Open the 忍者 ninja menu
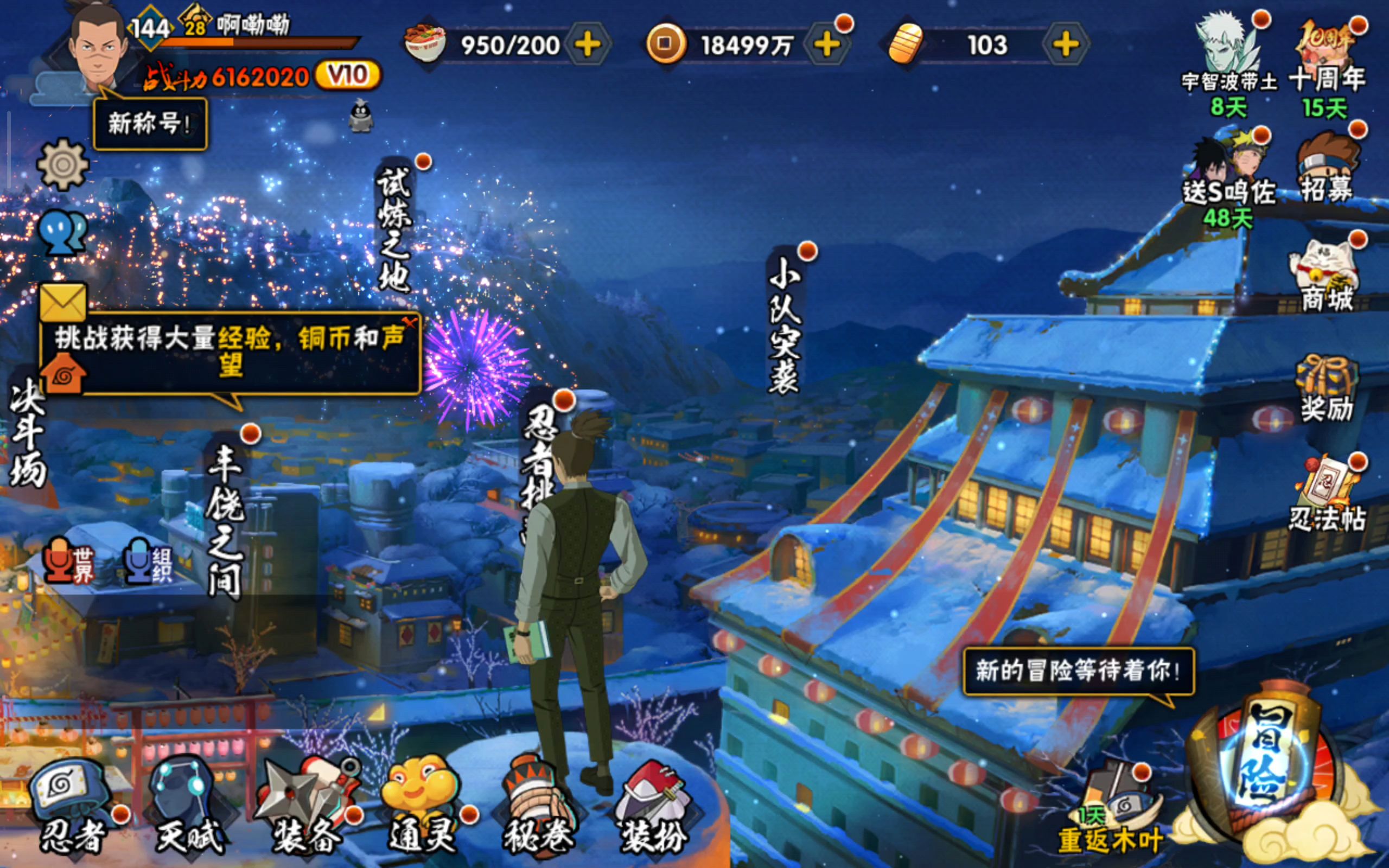Image resolution: width=1389 pixels, height=868 pixels. click(72, 803)
